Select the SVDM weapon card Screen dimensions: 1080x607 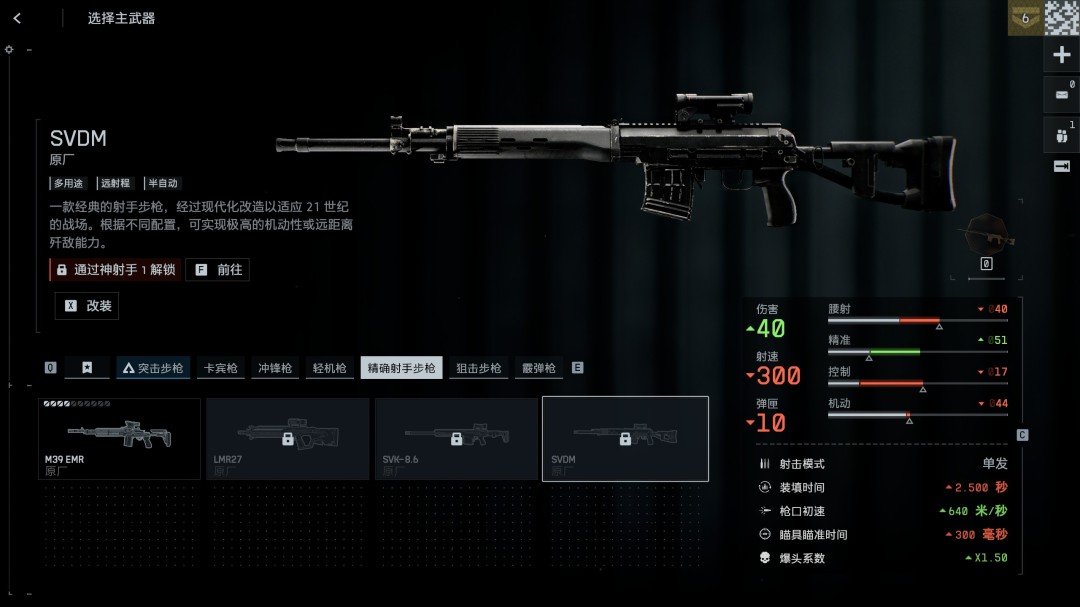click(x=625, y=439)
